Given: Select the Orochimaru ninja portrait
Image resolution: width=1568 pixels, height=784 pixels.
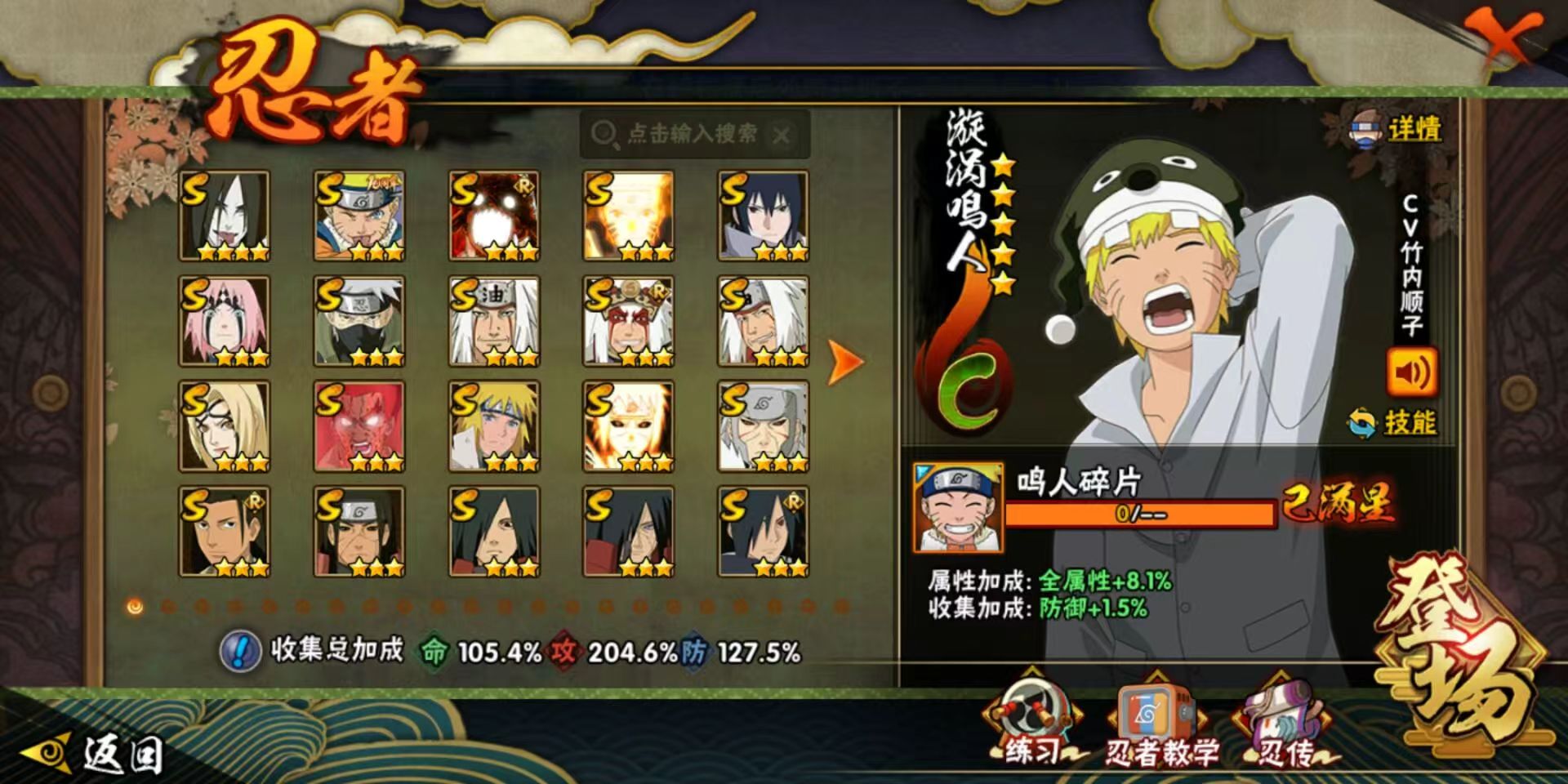Looking at the screenshot, I should (x=225, y=216).
